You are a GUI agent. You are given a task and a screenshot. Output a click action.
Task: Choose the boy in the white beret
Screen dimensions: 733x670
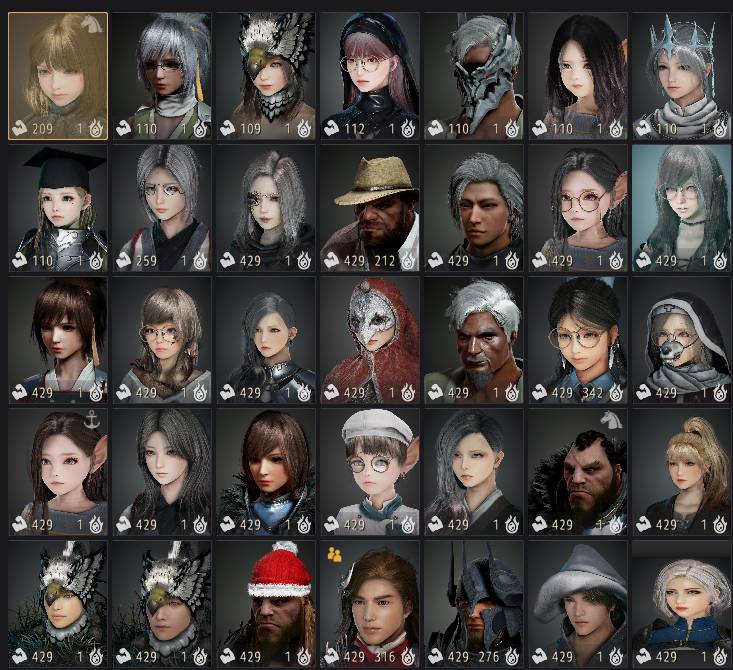[370, 472]
